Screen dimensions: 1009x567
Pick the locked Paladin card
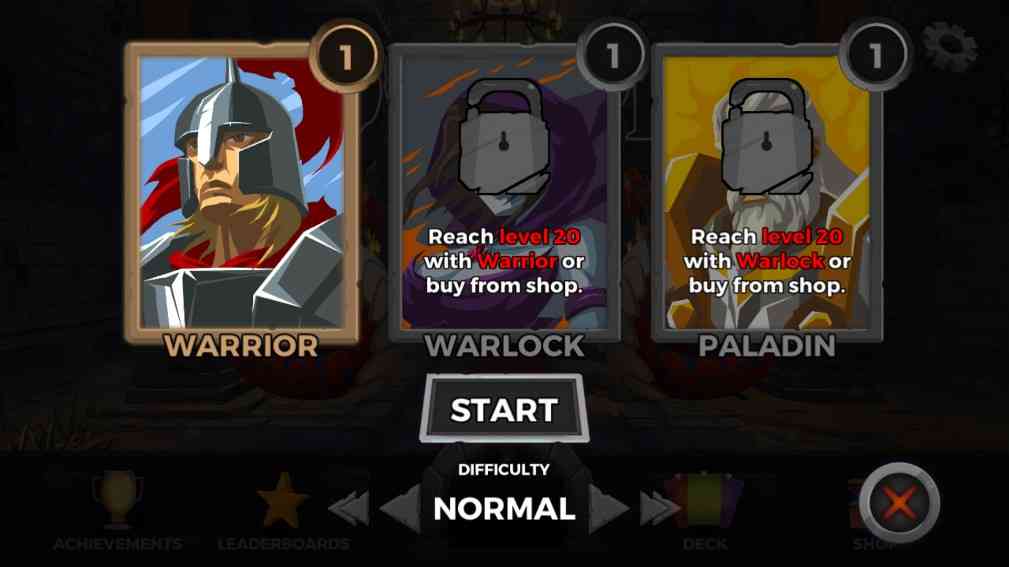click(767, 195)
